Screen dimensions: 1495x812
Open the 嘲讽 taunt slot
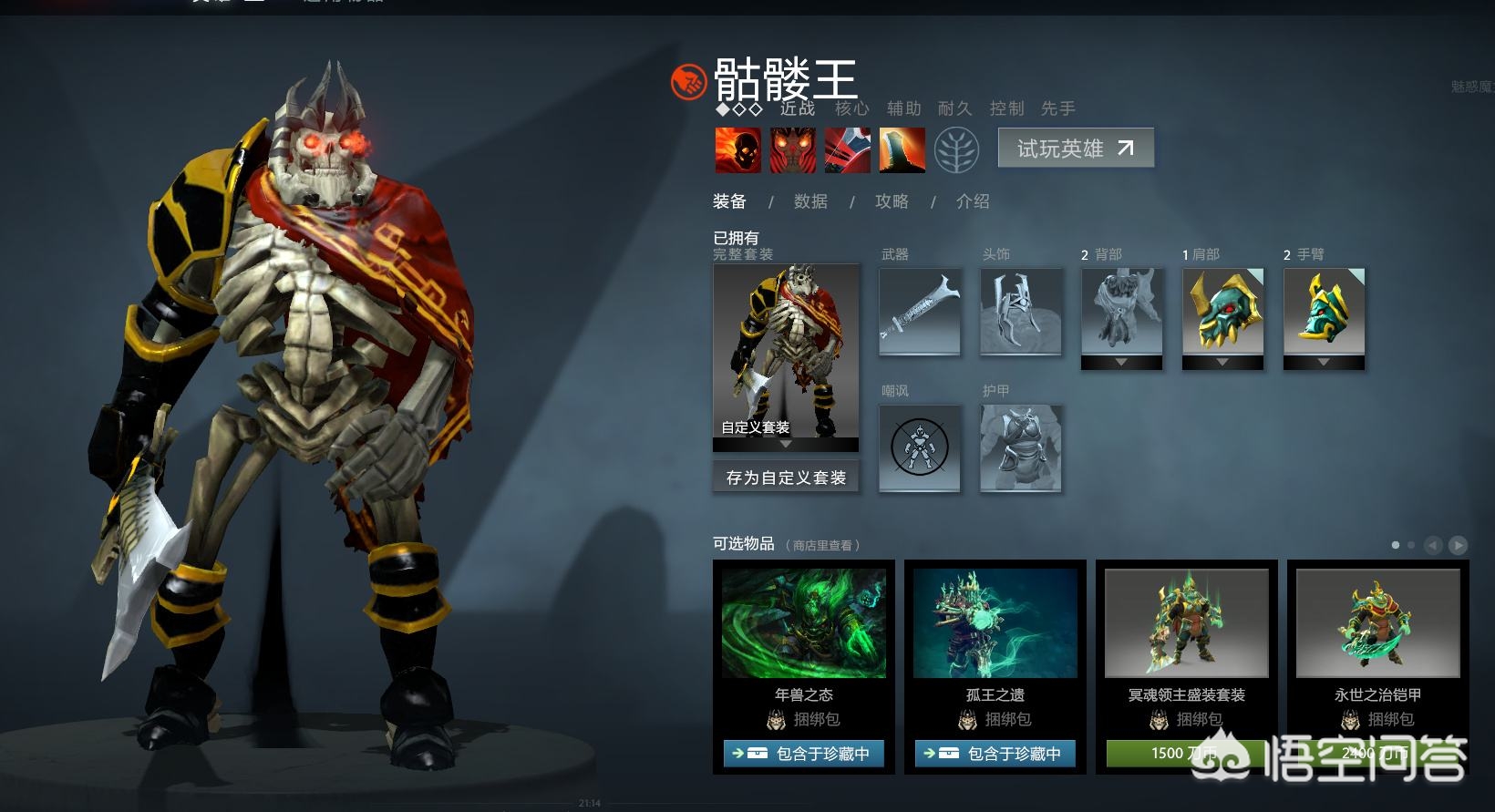click(920, 447)
